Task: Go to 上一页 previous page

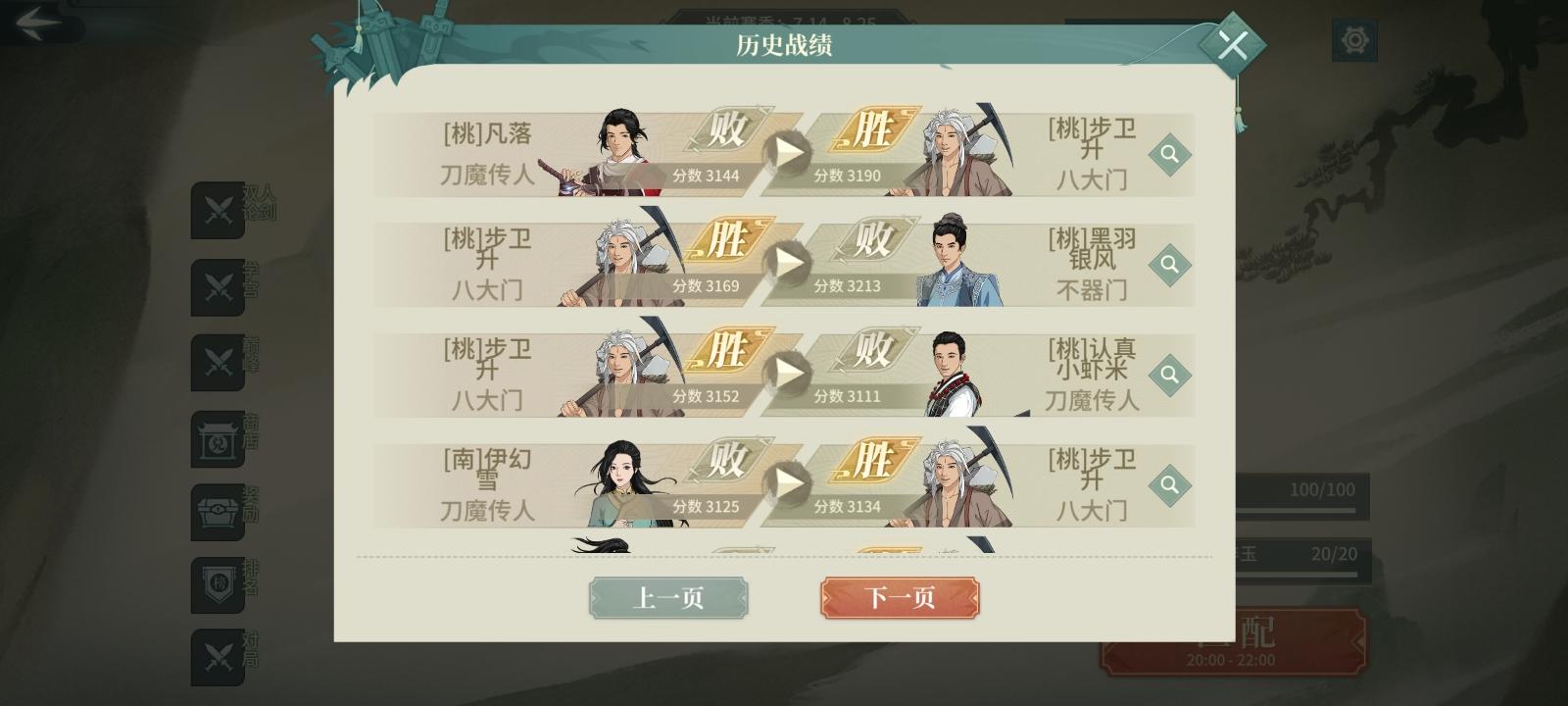Action: point(669,598)
